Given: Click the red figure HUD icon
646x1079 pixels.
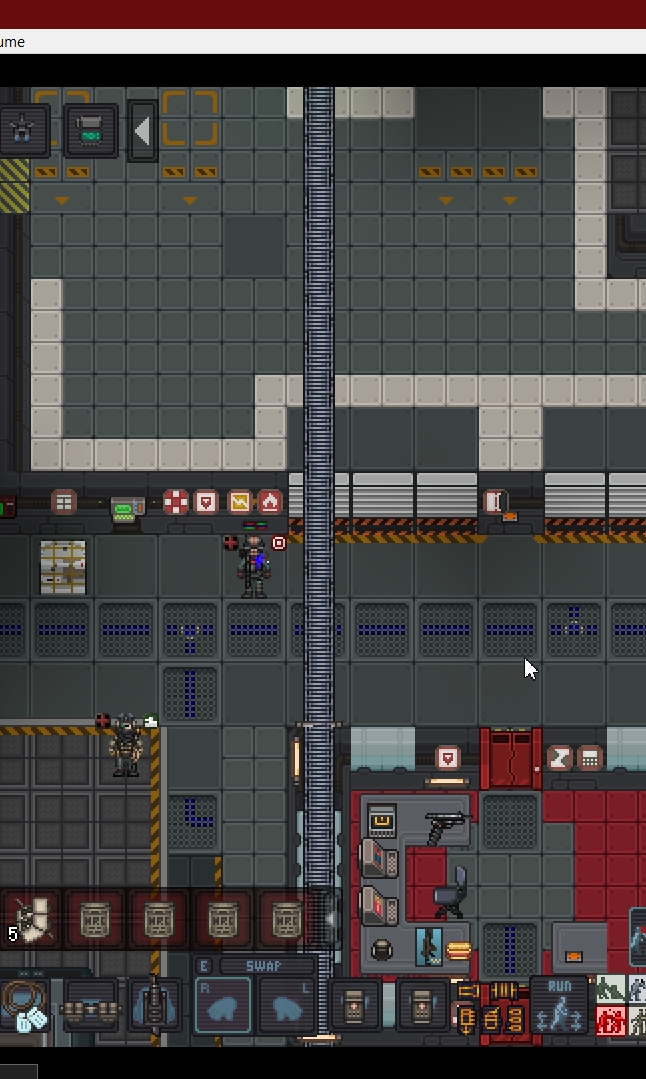Looking at the screenshot, I should tap(610, 1020).
